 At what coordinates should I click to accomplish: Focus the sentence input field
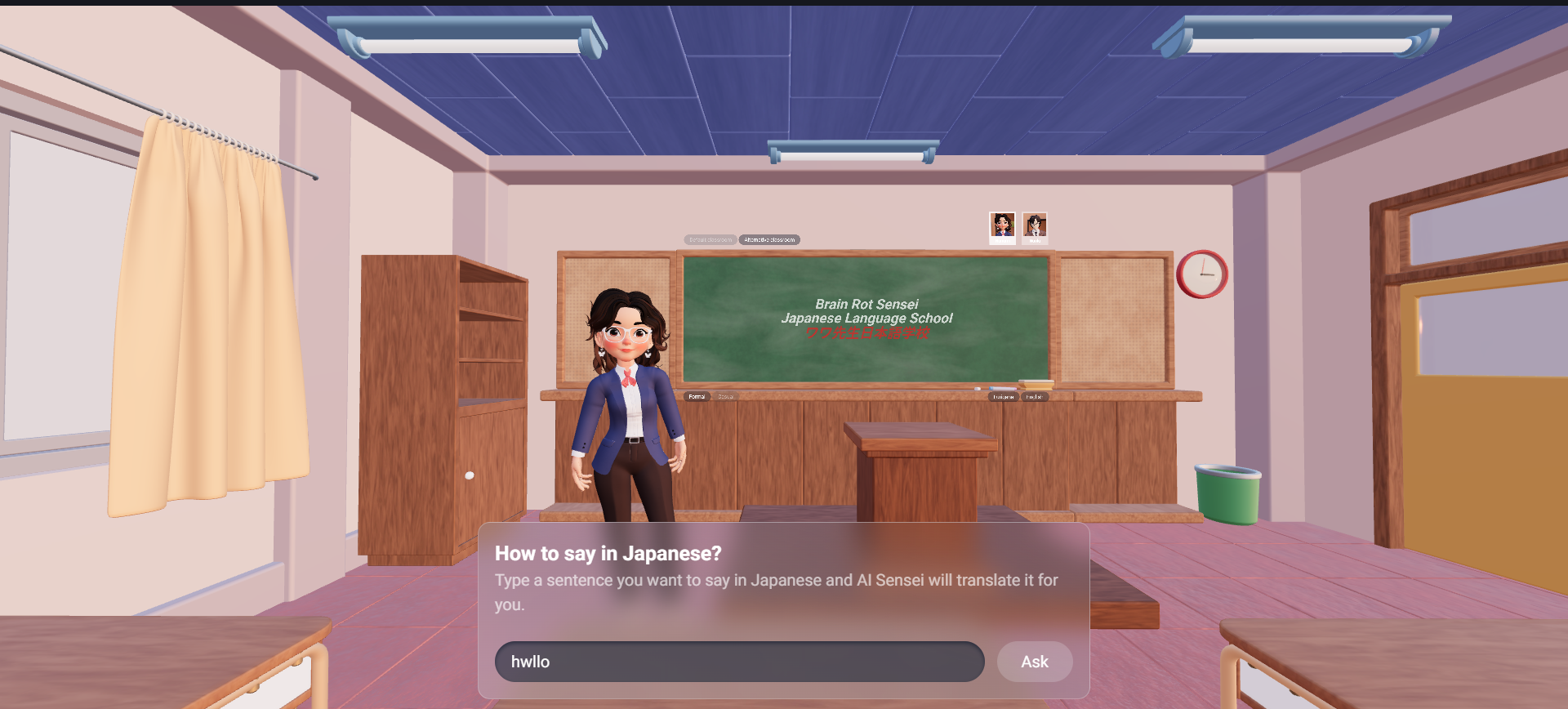coord(739,662)
